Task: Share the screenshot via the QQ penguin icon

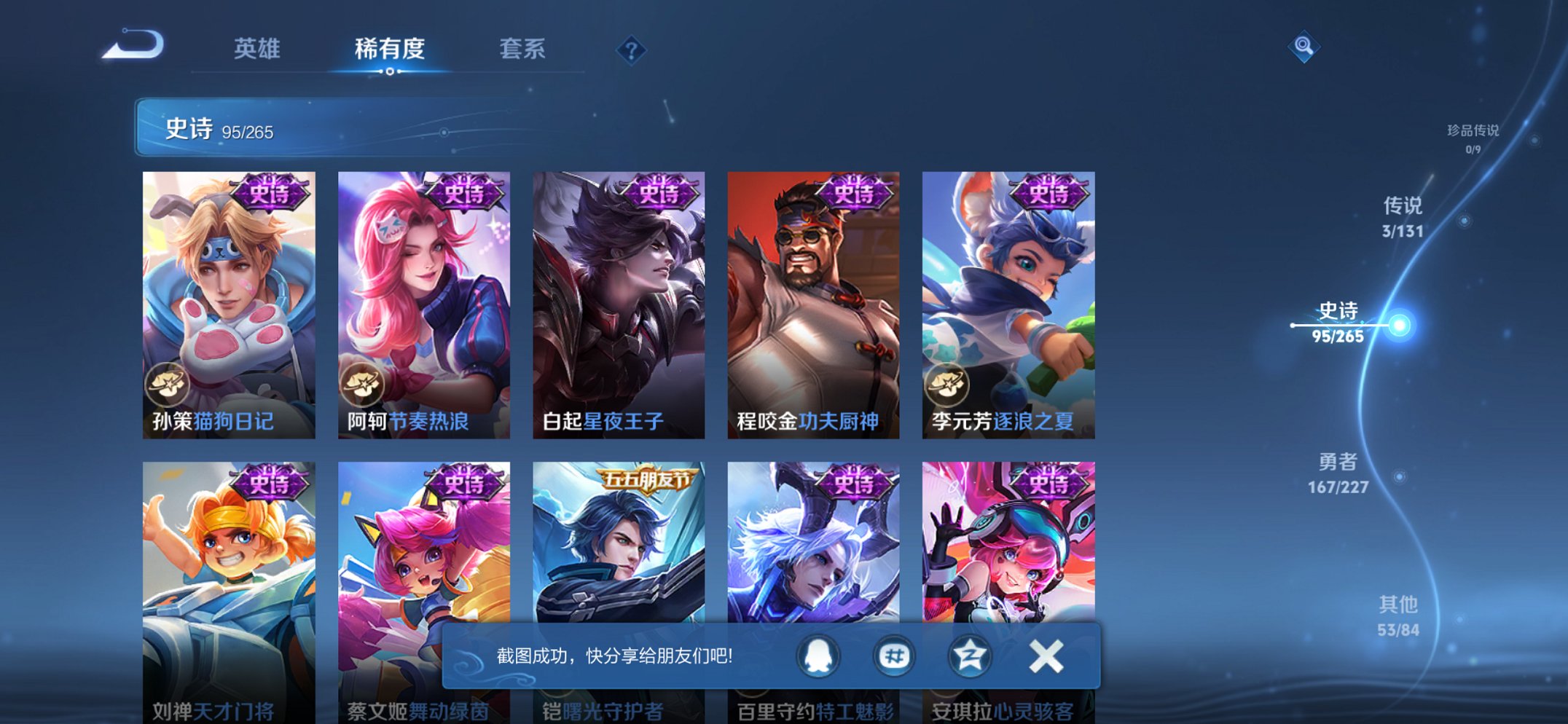Action: (818, 655)
